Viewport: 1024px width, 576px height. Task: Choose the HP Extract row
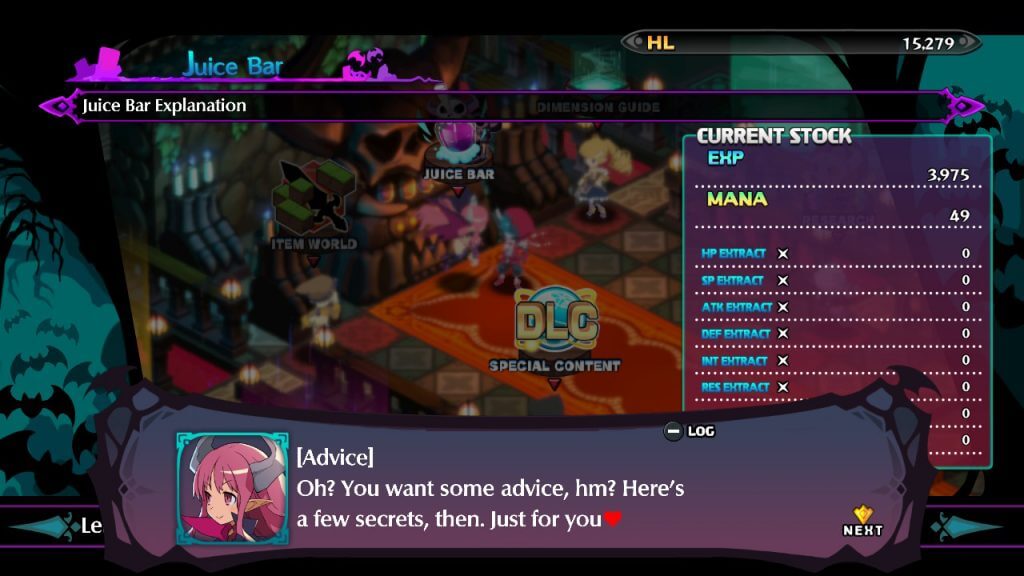[836, 254]
